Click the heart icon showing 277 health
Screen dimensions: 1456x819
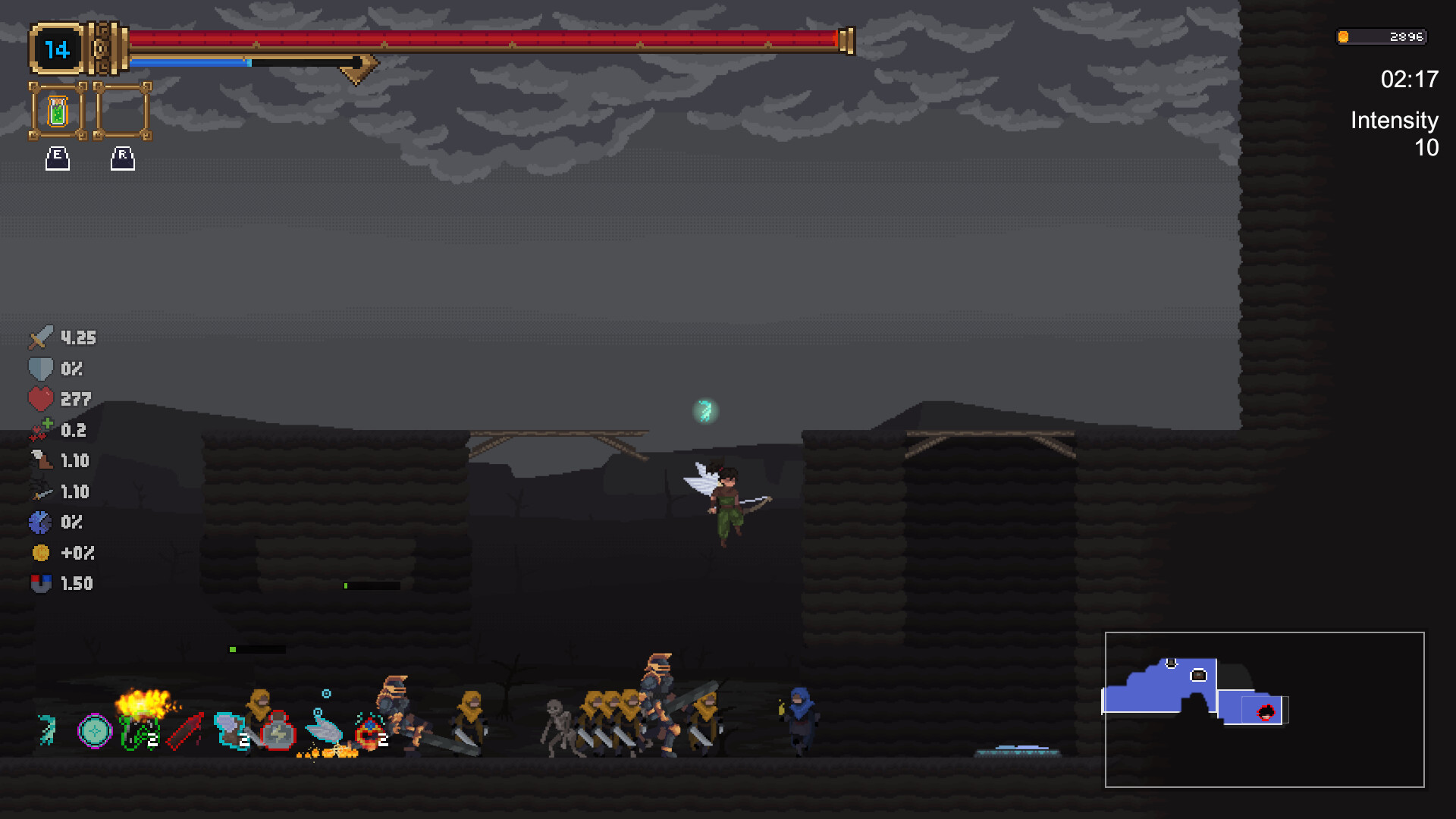click(42, 399)
